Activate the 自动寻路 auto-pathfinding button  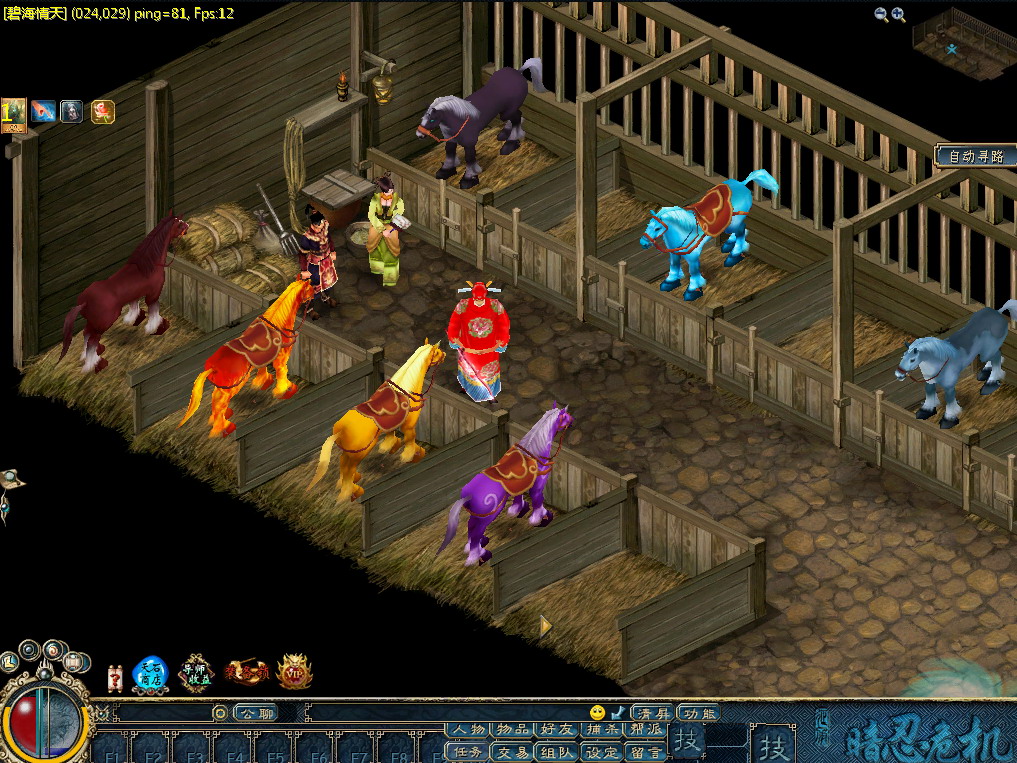click(x=974, y=156)
